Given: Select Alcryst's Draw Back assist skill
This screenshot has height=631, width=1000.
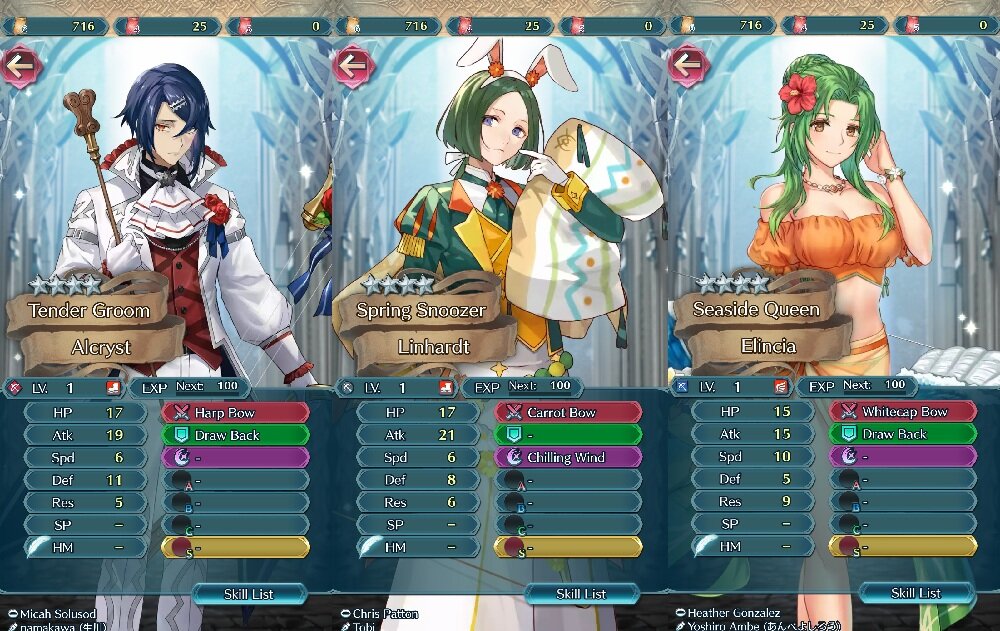Looking at the screenshot, I should [x=236, y=435].
